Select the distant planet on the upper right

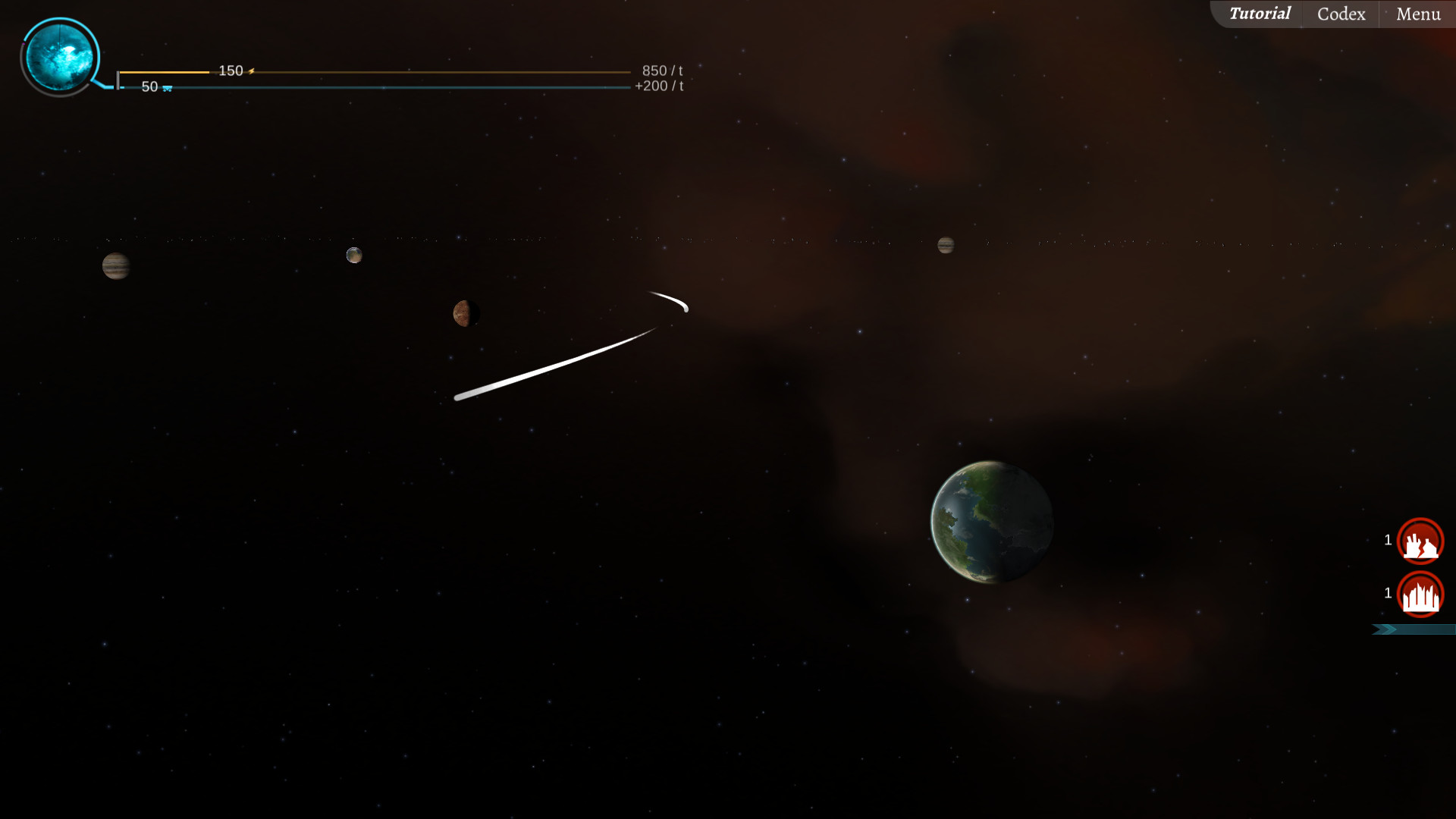(x=945, y=245)
